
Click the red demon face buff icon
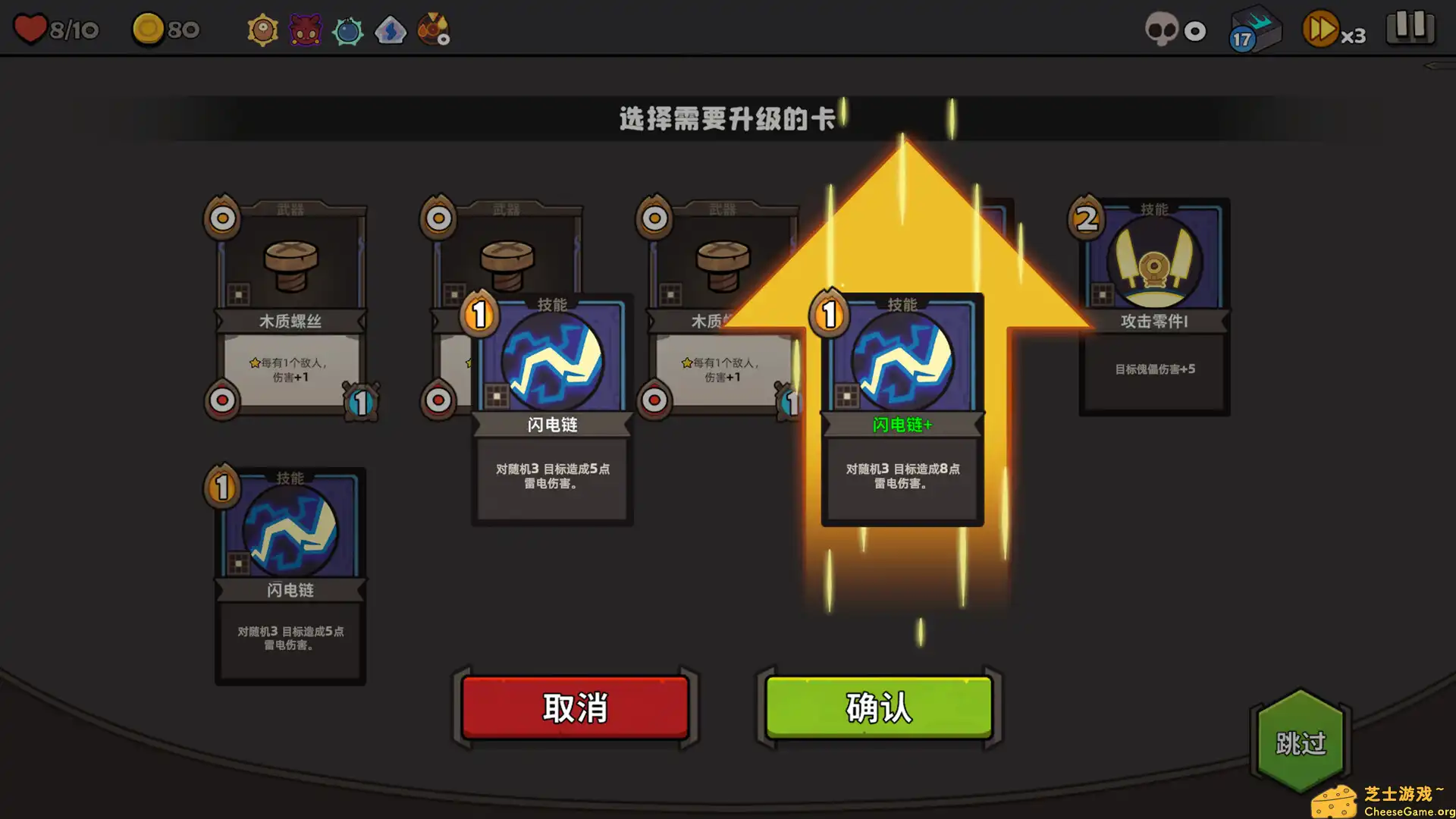point(305,29)
